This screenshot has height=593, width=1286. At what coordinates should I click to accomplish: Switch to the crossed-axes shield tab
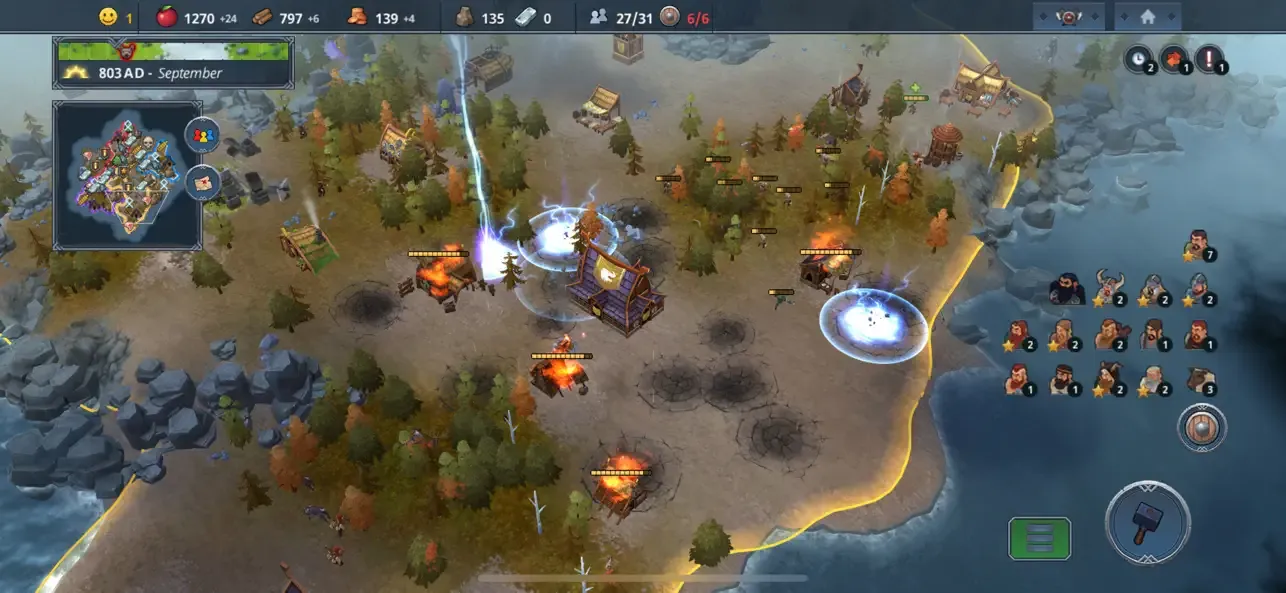point(1068,16)
